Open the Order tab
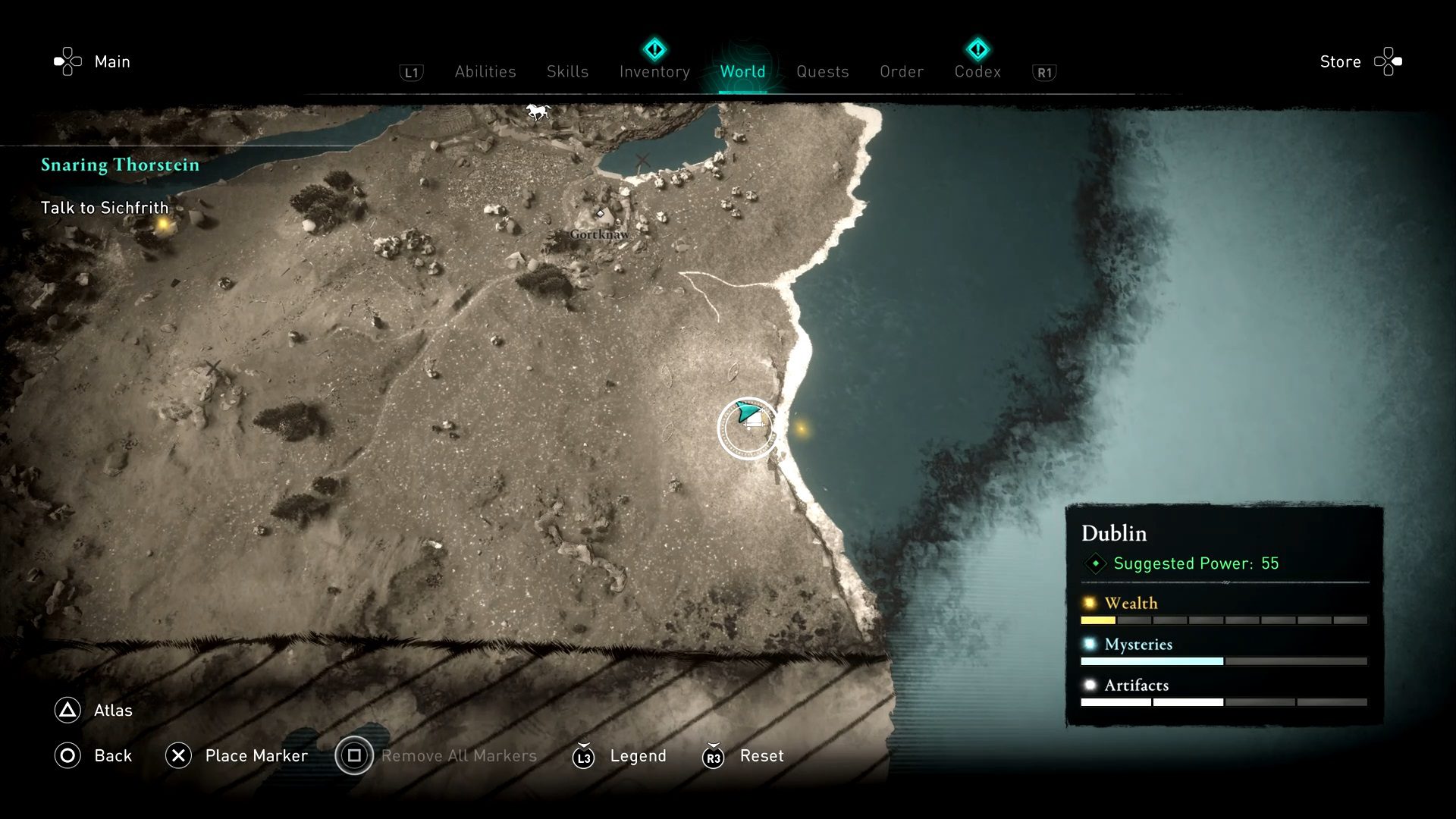Image resolution: width=1456 pixels, height=819 pixels. point(901,71)
